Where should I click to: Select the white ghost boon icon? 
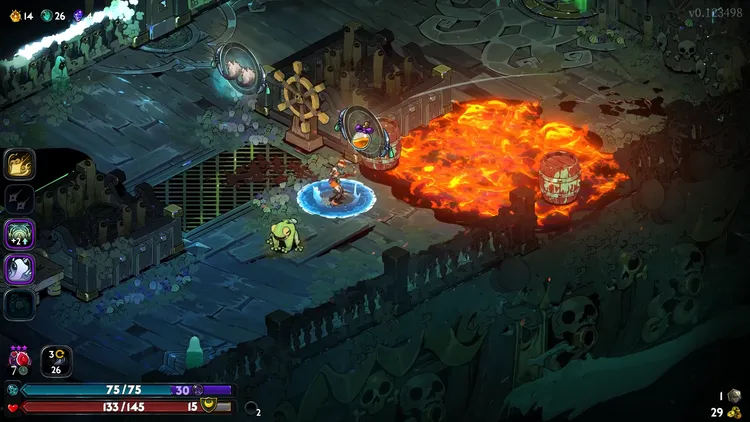(x=20, y=269)
